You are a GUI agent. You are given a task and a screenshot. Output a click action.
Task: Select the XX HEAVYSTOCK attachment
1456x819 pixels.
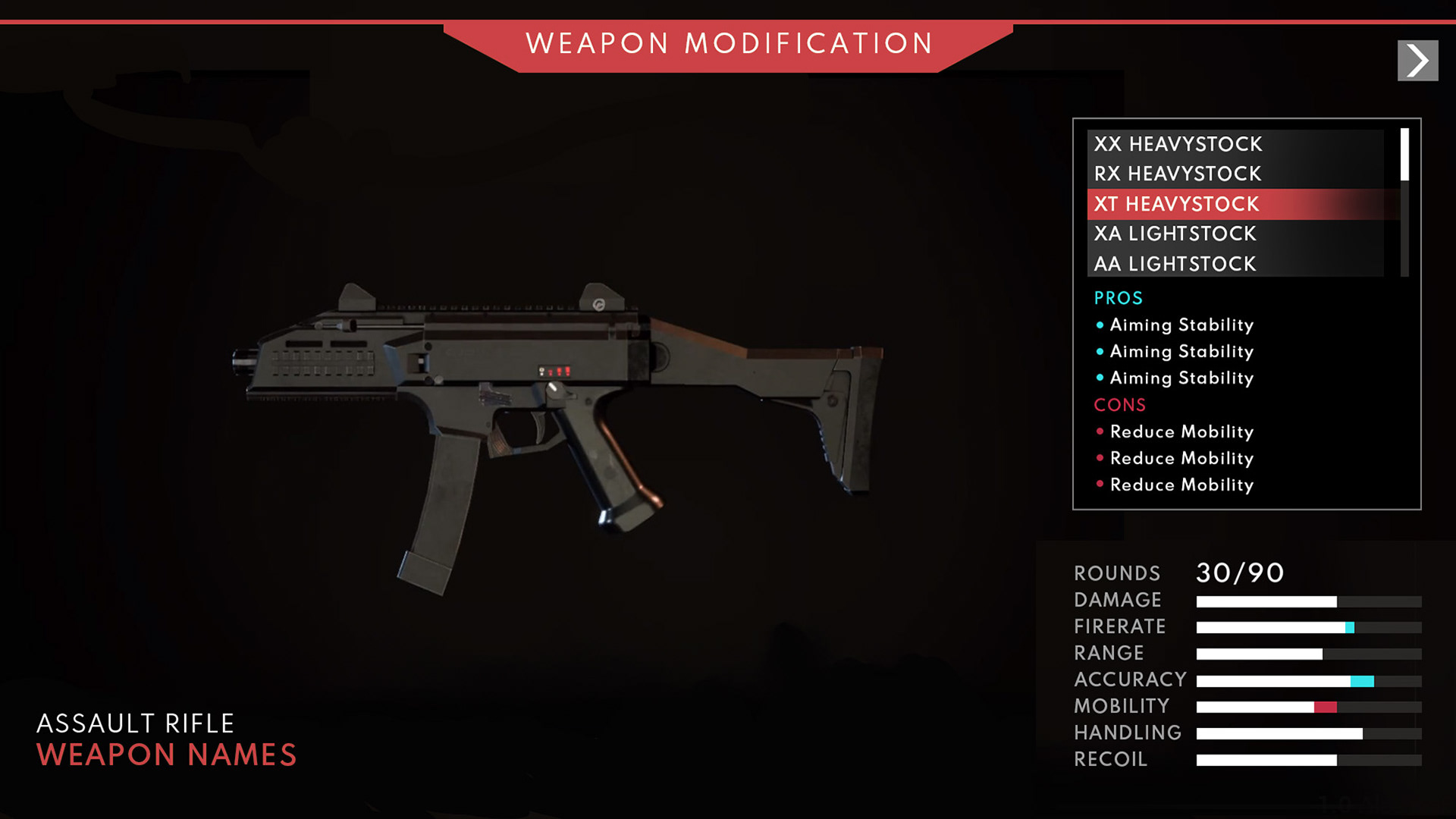(1235, 143)
